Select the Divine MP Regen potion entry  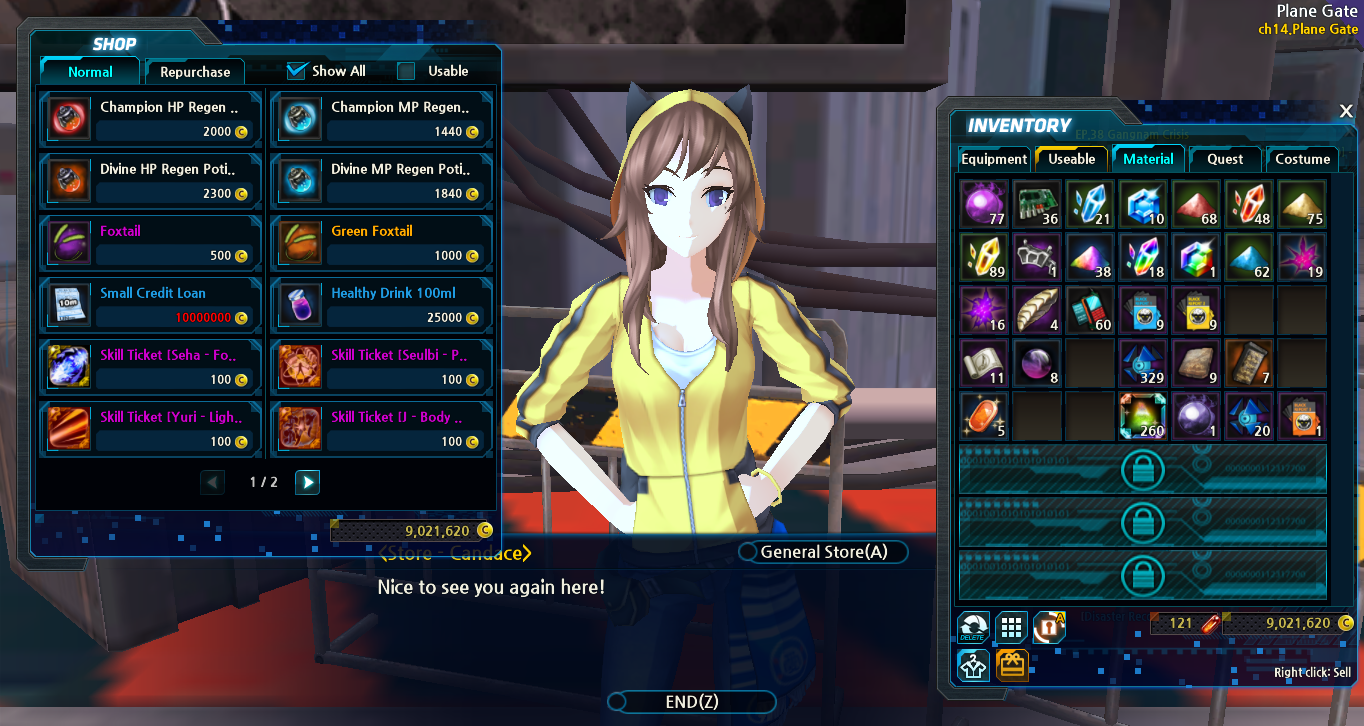(382, 181)
